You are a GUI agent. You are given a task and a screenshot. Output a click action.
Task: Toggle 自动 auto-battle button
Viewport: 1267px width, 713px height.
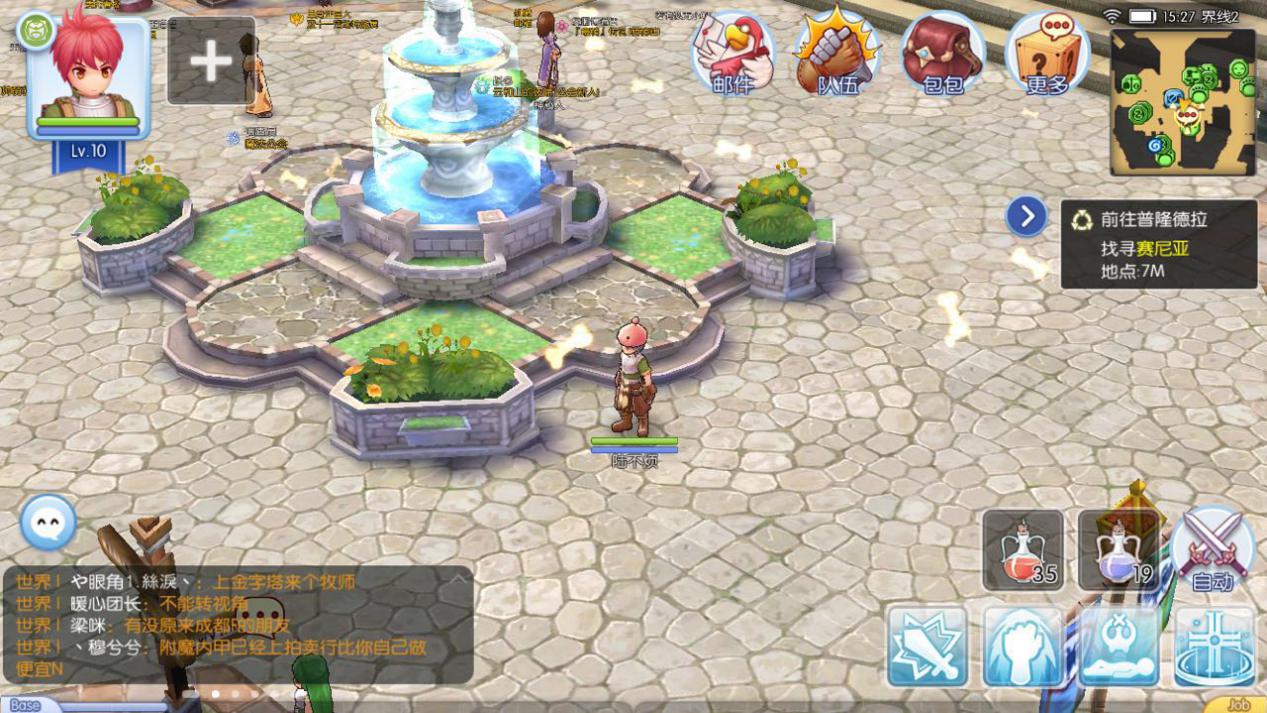1213,550
